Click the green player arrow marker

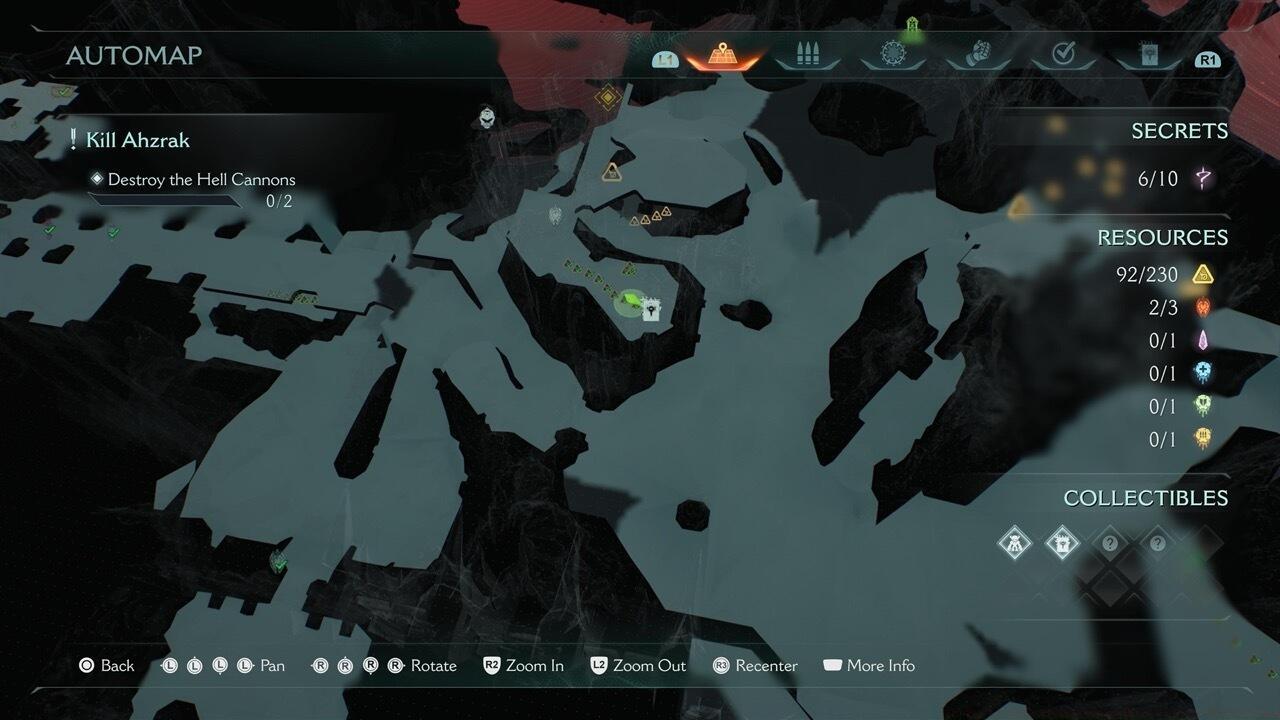pyautogui.click(x=631, y=299)
